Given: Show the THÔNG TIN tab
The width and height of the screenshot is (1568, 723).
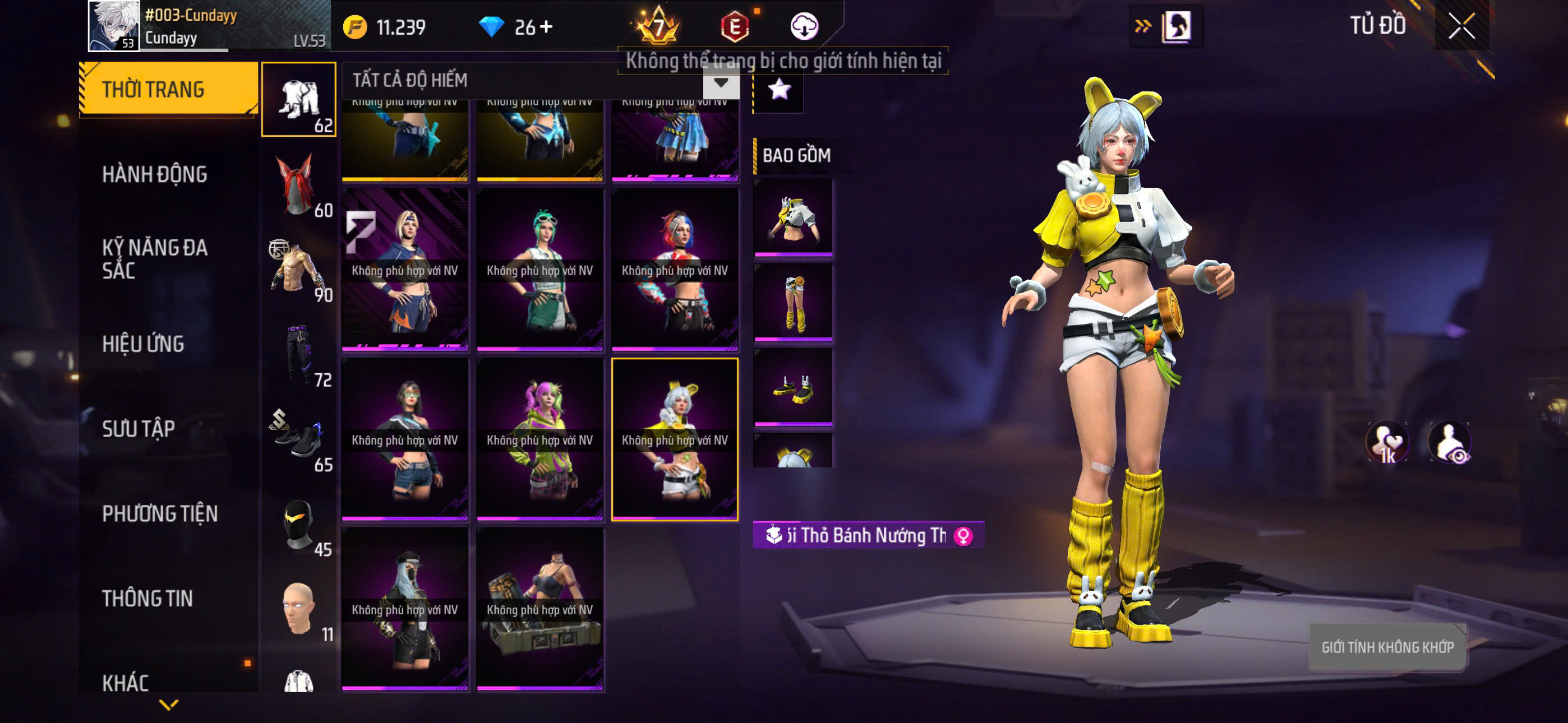Looking at the screenshot, I should click(147, 599).
